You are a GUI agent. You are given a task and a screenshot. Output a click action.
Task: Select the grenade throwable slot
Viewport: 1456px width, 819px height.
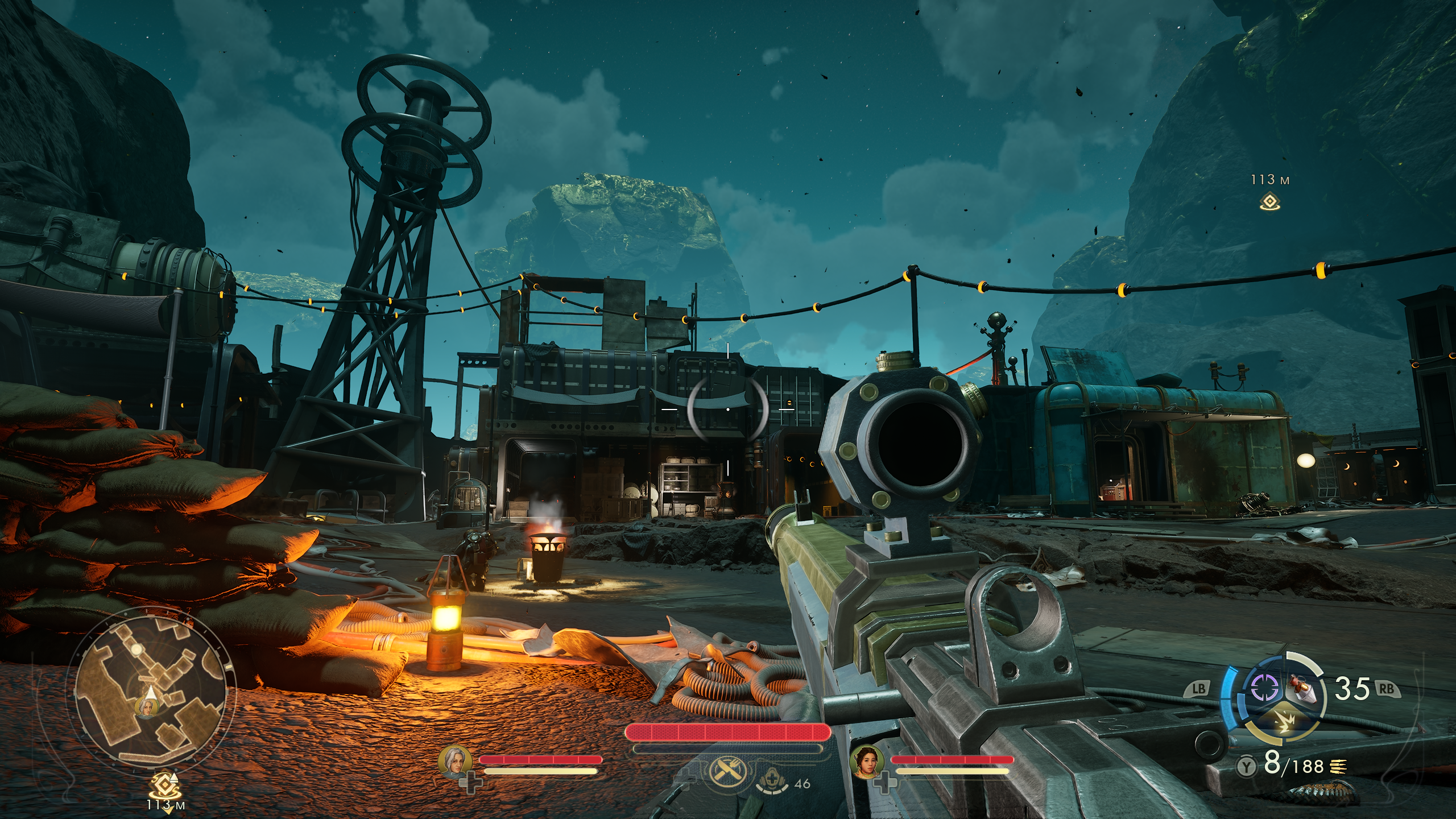(x=1304, y=688)
